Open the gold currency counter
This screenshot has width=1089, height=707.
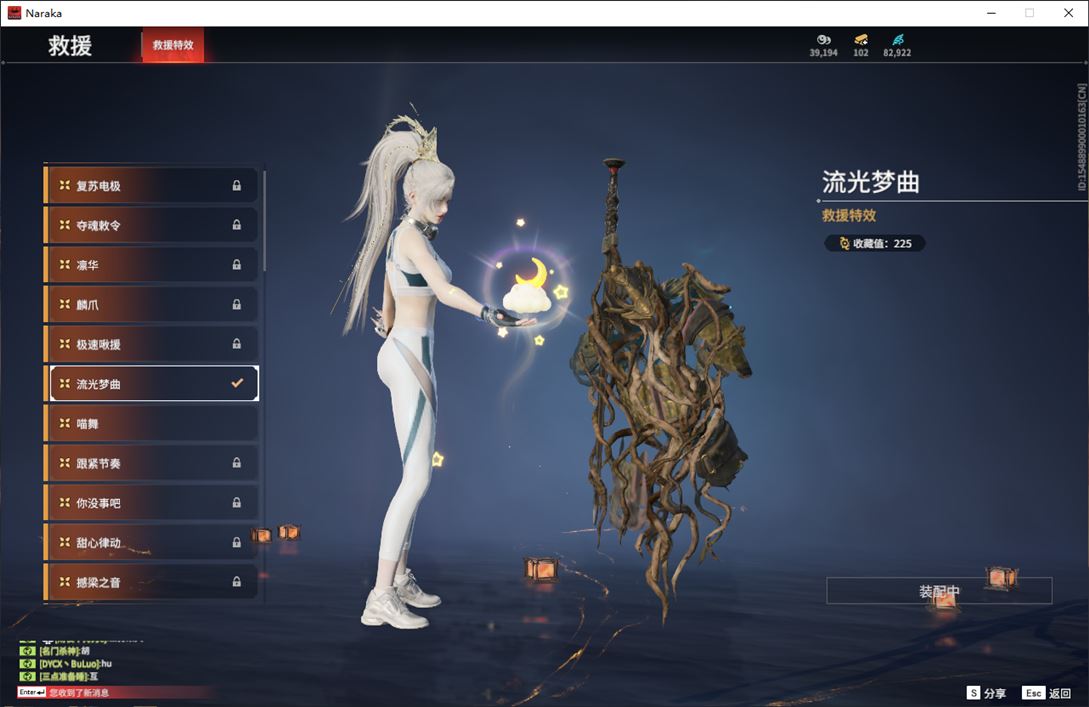coord(860,45)
